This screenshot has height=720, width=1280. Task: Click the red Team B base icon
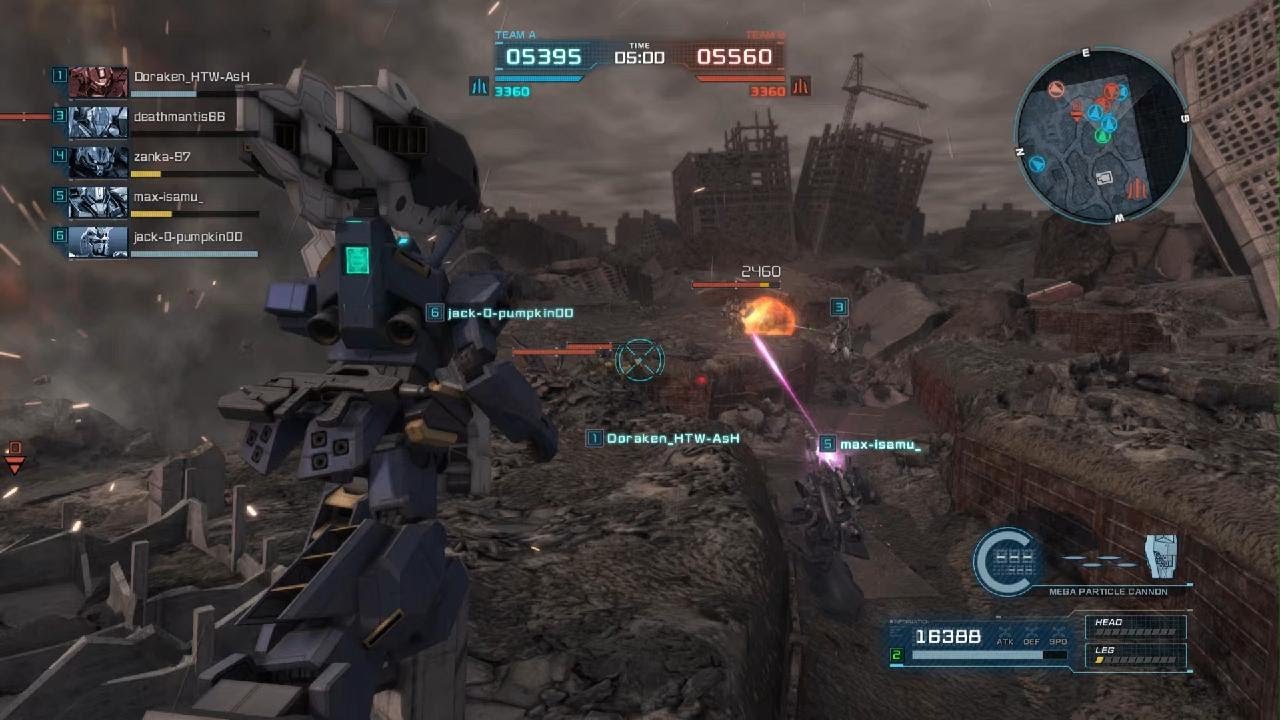click(x=800, y=87)
